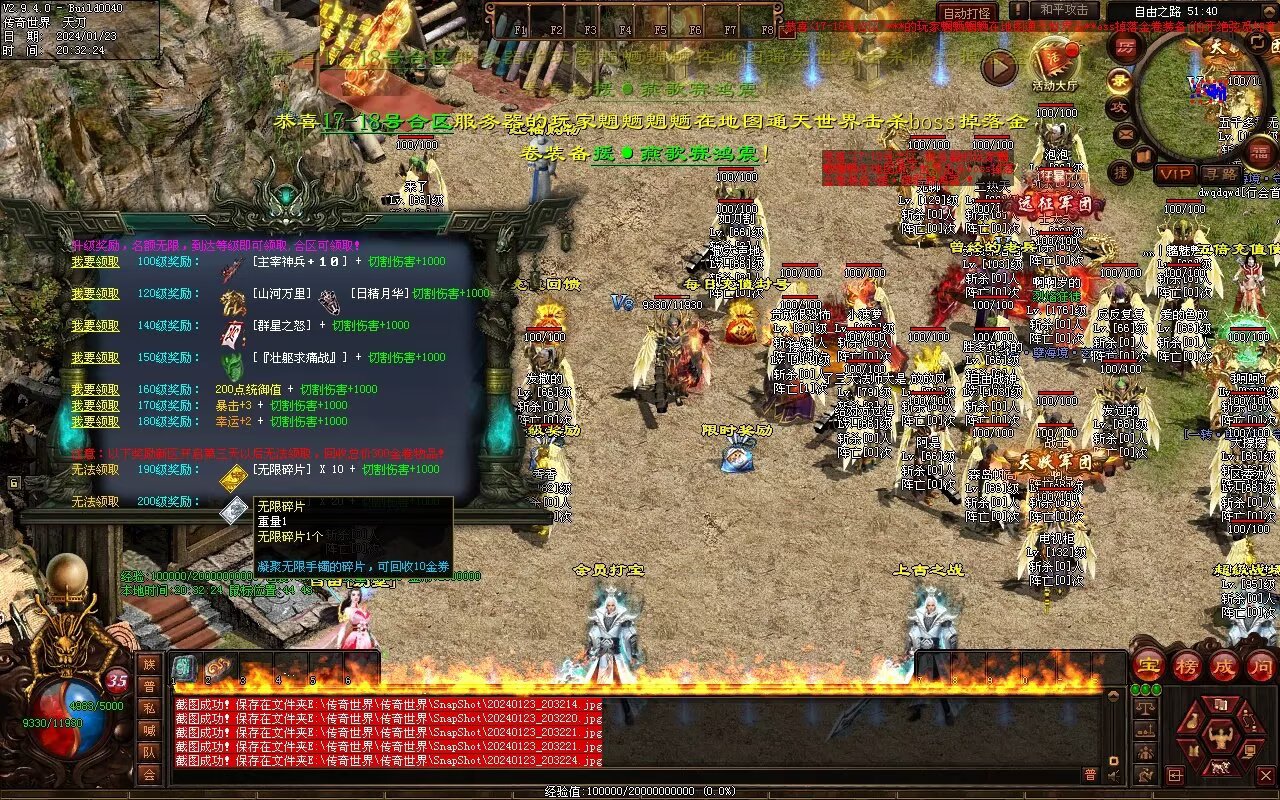The image size is (1280, 800).
Task: Claim the 140级奖励 reward link
Action: point(95,326)
